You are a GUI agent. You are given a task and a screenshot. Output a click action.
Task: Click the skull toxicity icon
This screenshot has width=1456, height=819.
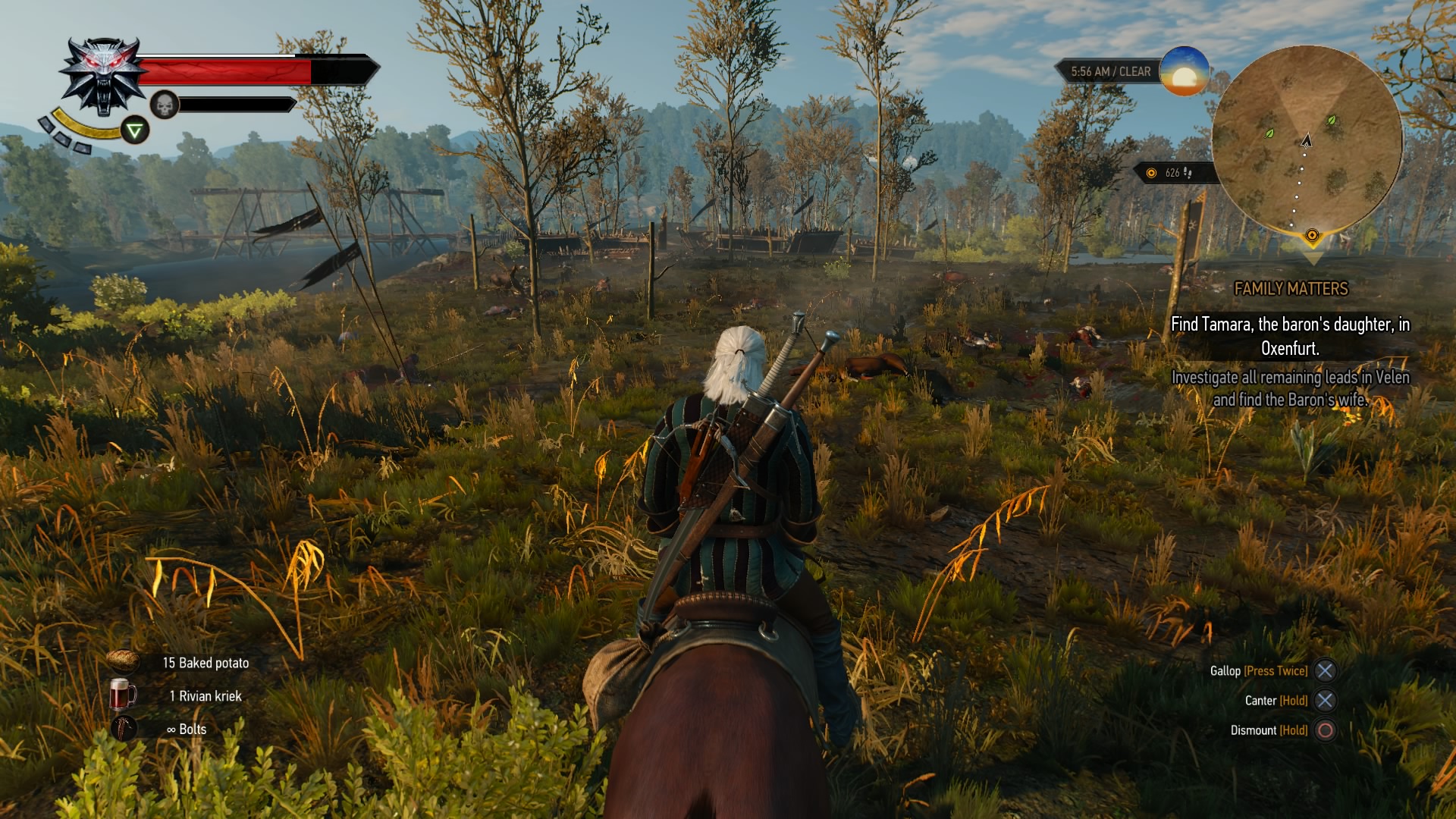coord(165,105)
